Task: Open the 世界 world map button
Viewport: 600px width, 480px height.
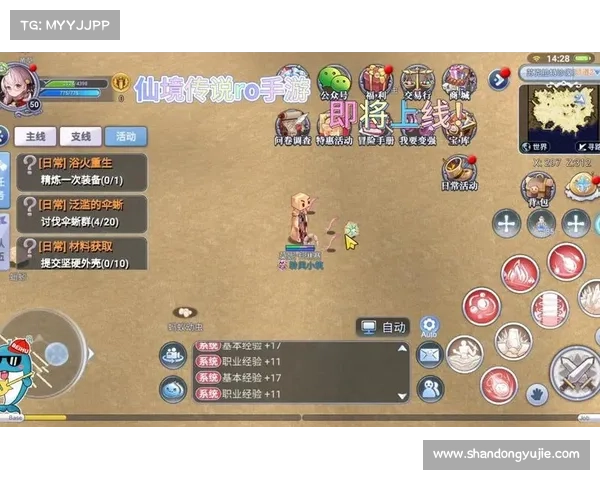Action: 534,145
